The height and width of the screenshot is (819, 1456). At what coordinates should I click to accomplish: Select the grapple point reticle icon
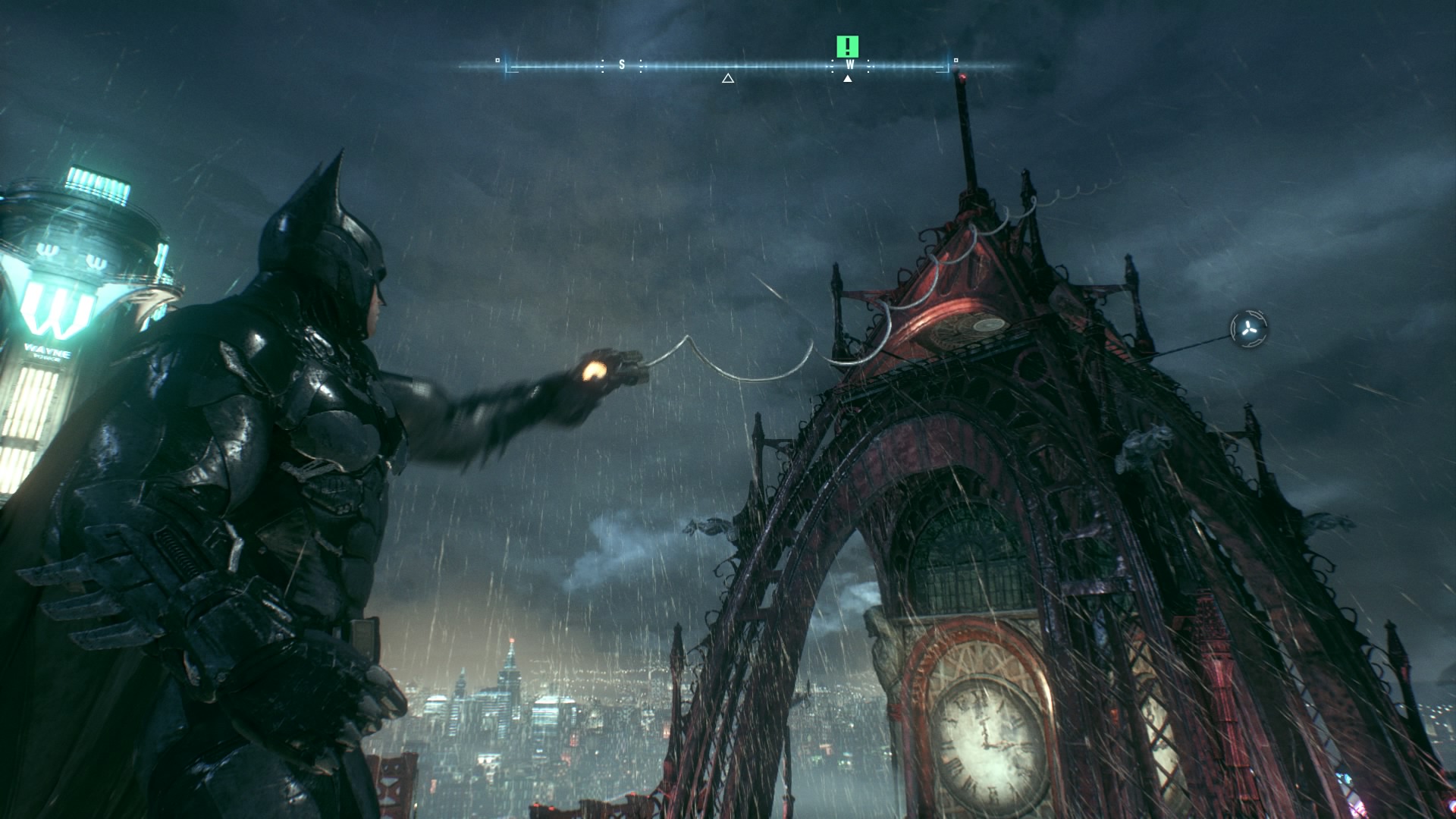[x=1248, y=328]
